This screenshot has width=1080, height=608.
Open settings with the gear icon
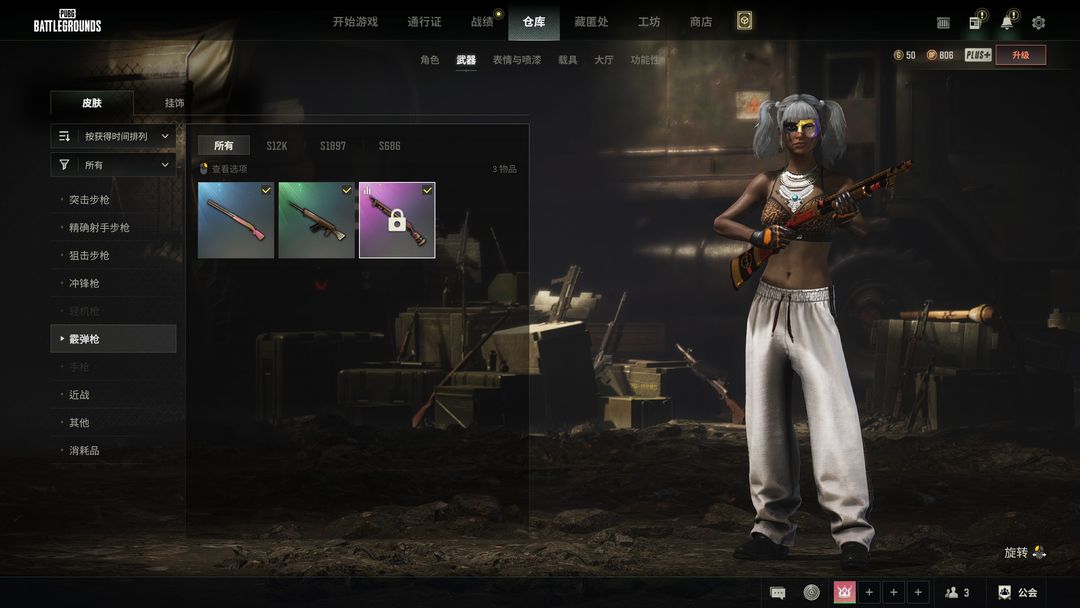click(x=1038, y=23)
